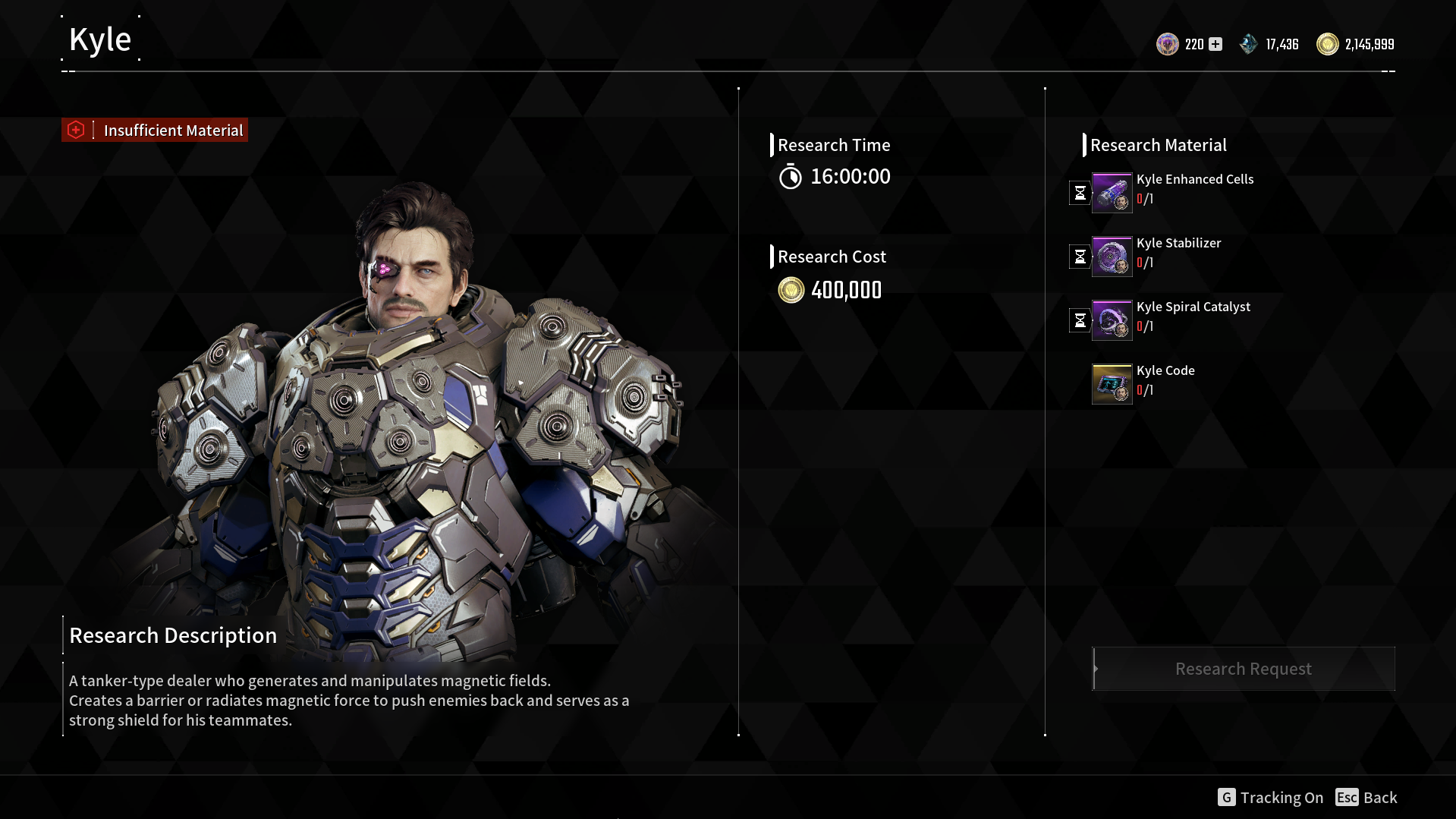The height and width of the screenshot is (819, 1456).
Task: Click the Research Request button
Action: [1243, 668]
